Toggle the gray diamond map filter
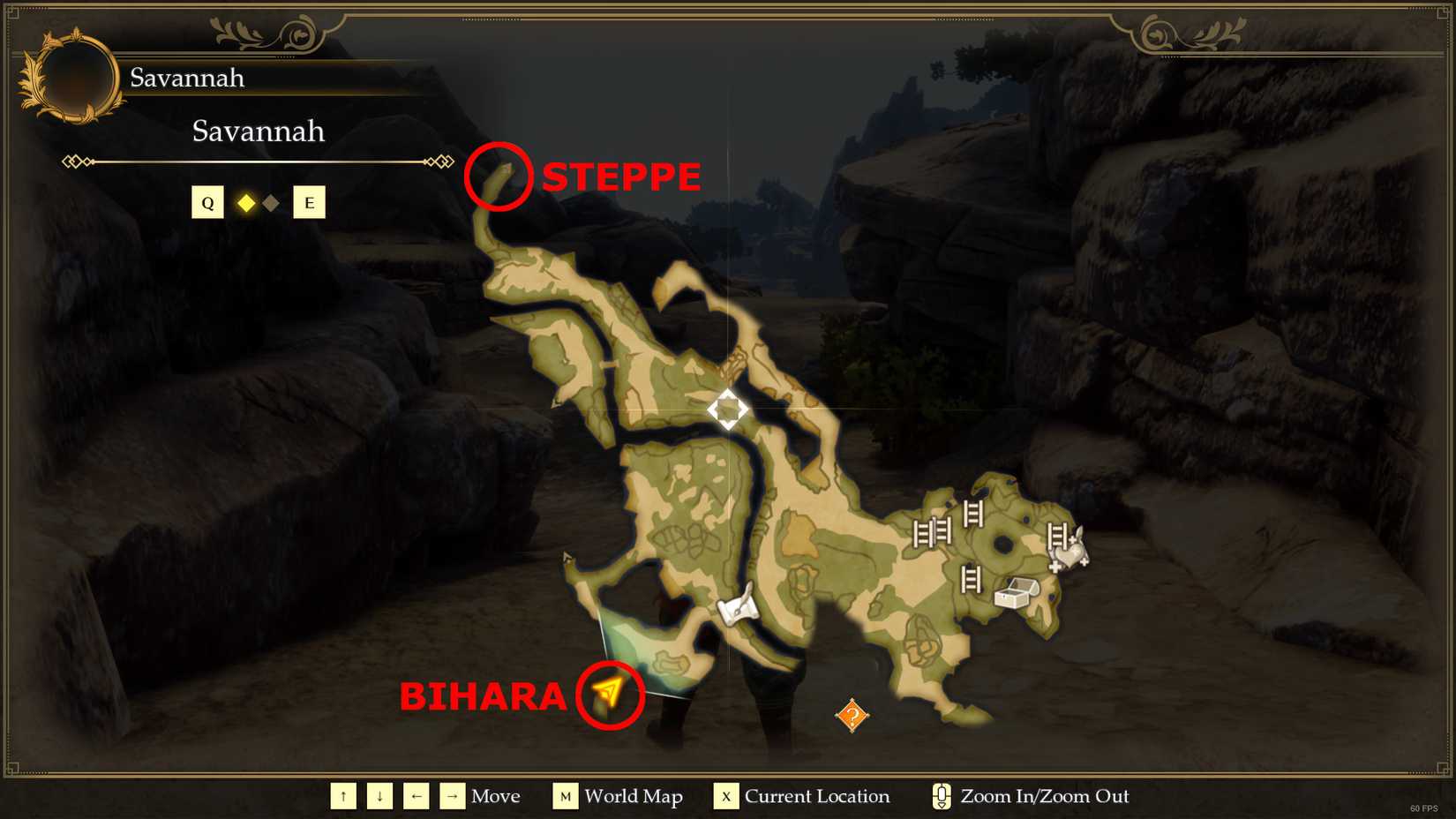Viewport: 1456px width, 819px height. click(270, 202)
